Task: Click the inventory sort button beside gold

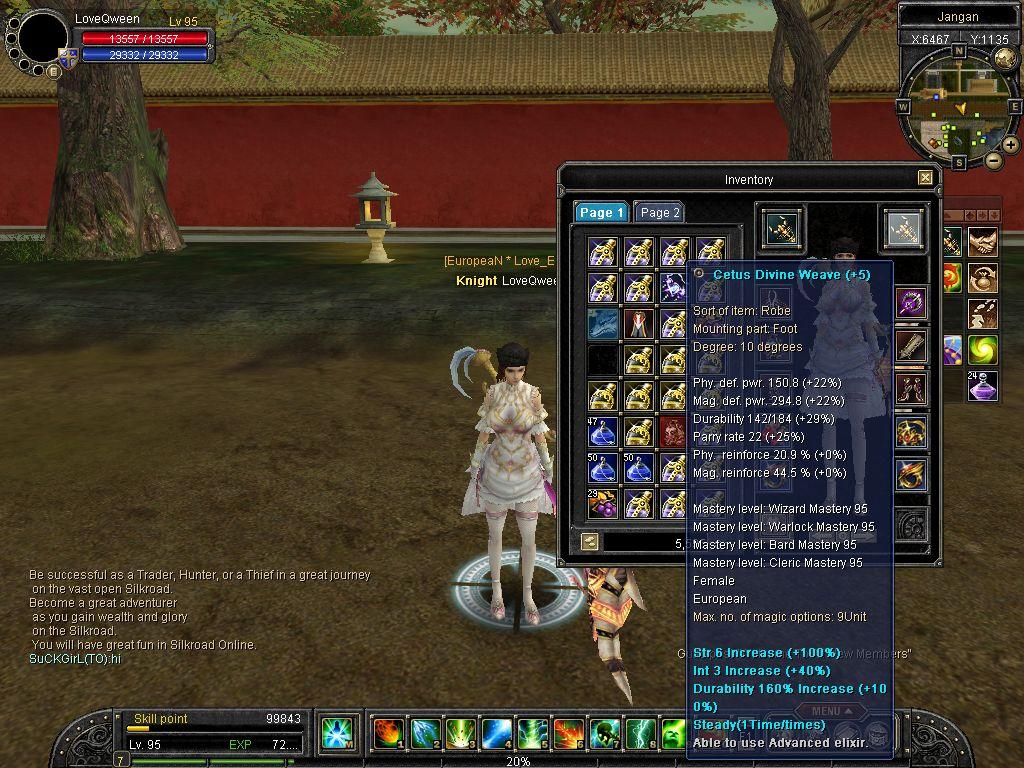Action: (x=590, y=541)
